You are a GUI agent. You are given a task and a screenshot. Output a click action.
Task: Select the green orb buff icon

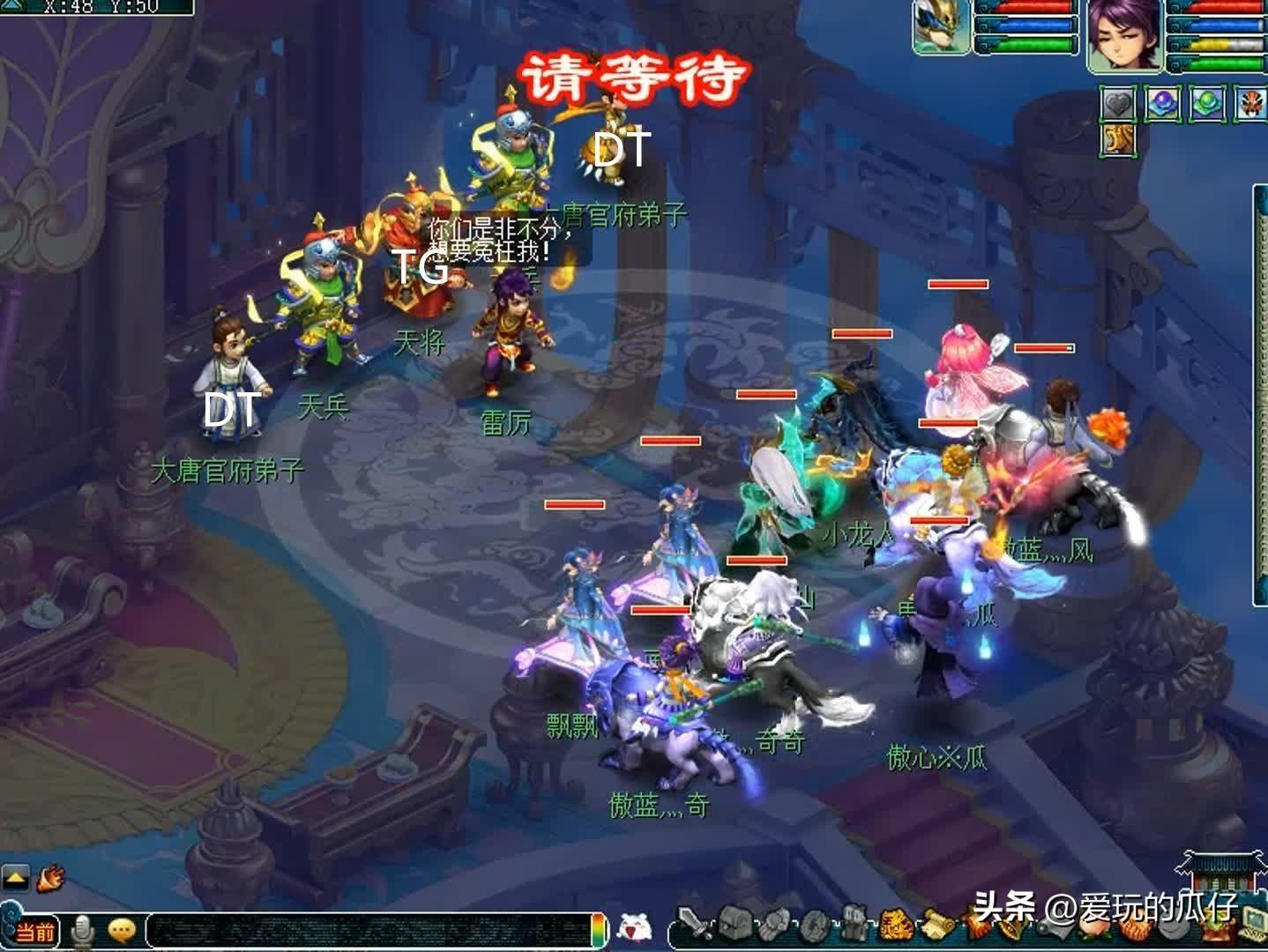click(x=1207, y=104)
